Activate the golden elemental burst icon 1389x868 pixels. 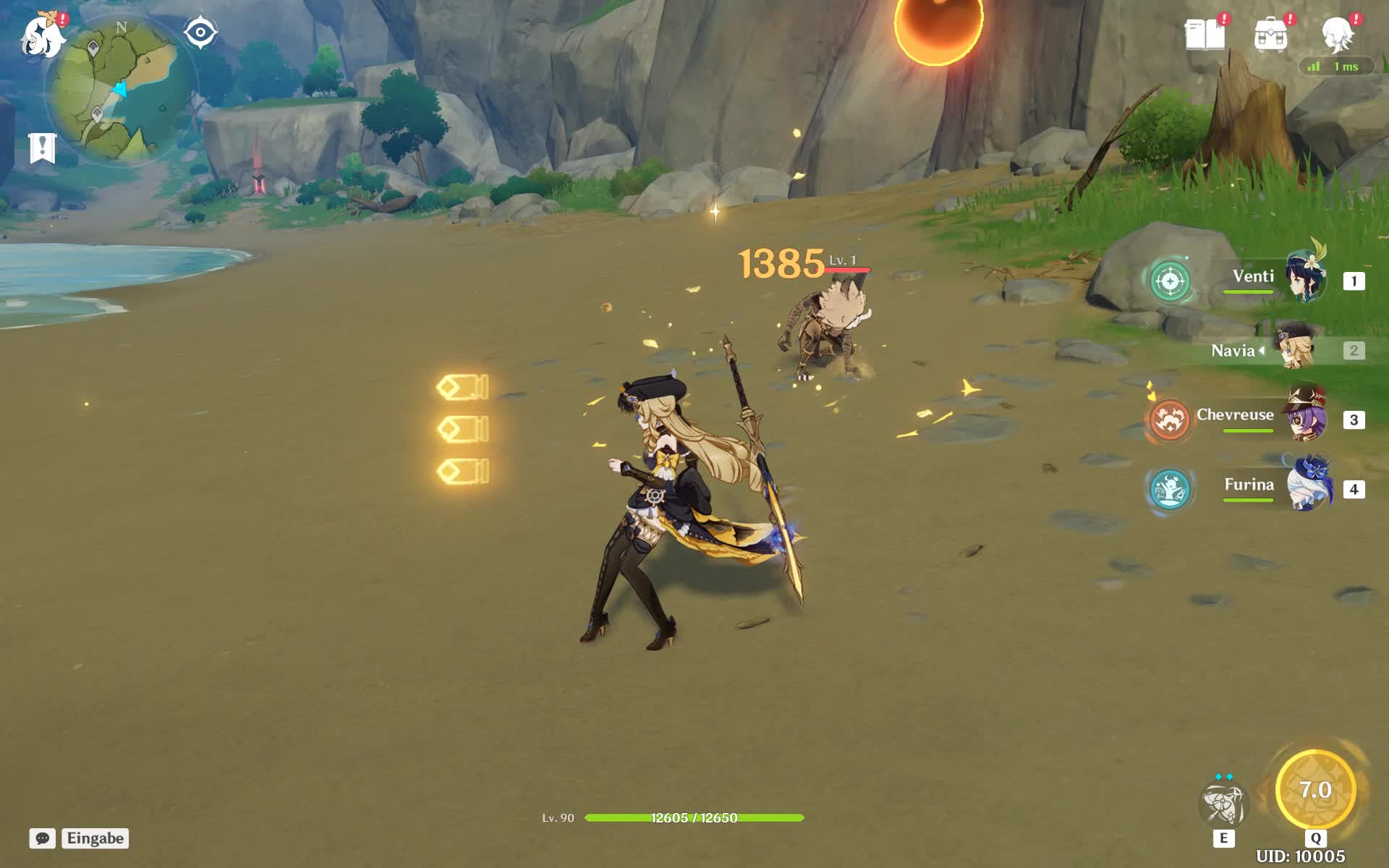point(1314,790)
